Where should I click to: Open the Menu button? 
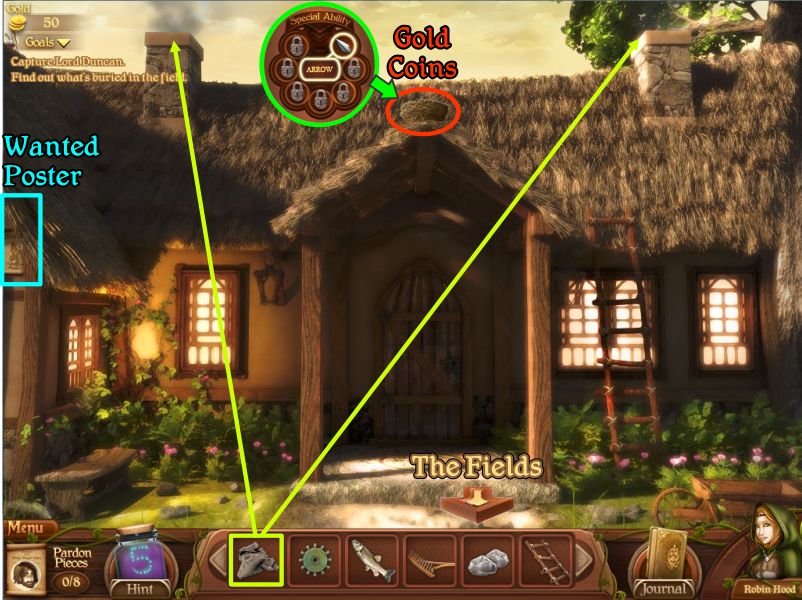(29, 528)
